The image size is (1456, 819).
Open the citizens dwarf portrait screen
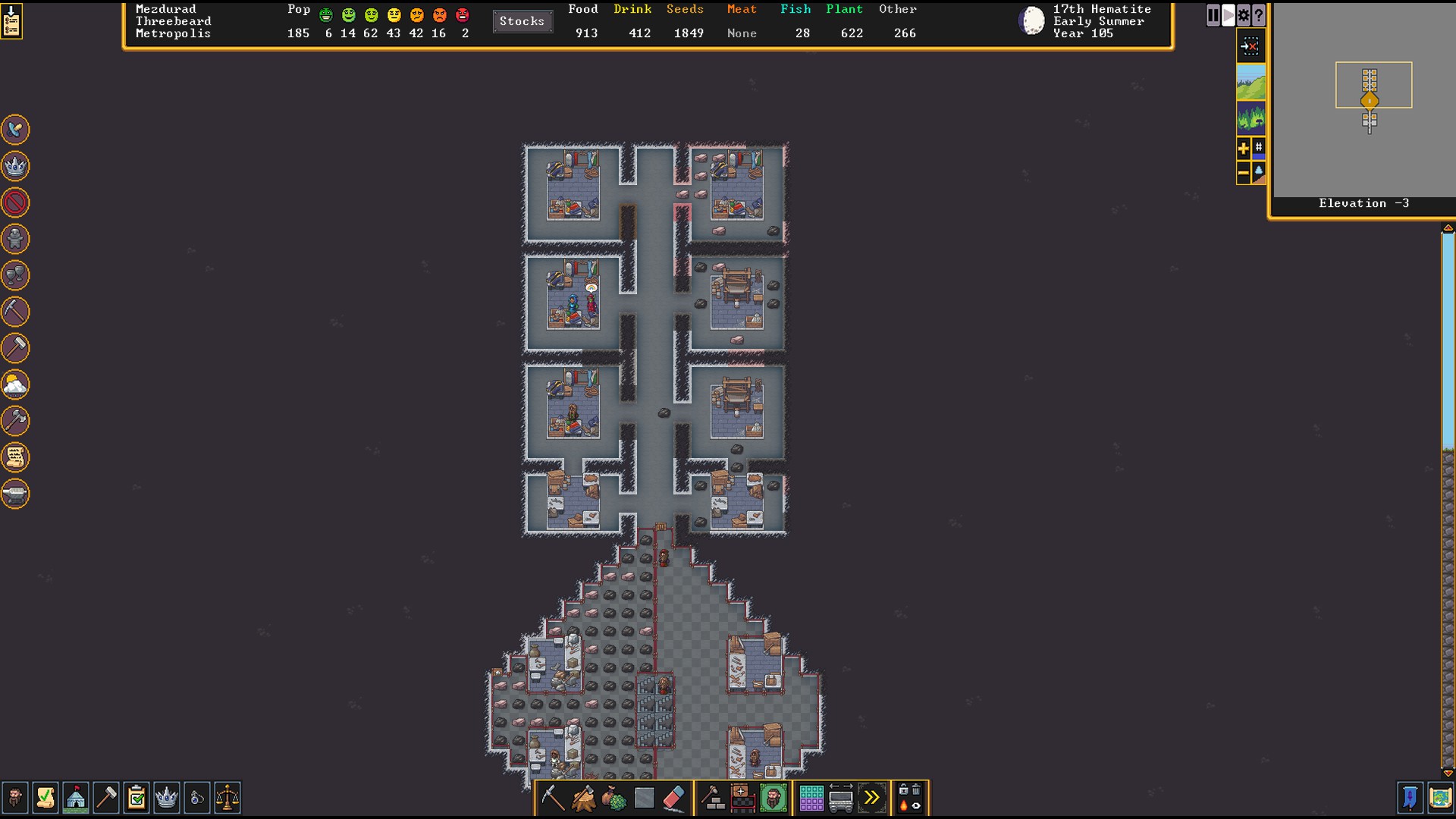(x=15, y=798)
